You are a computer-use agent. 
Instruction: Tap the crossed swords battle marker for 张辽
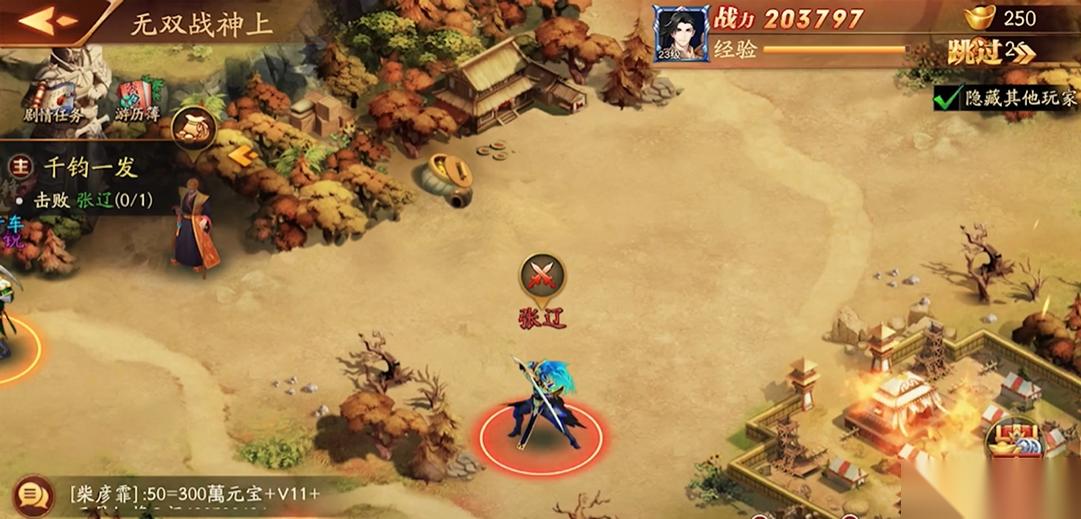tap(542, 274)
